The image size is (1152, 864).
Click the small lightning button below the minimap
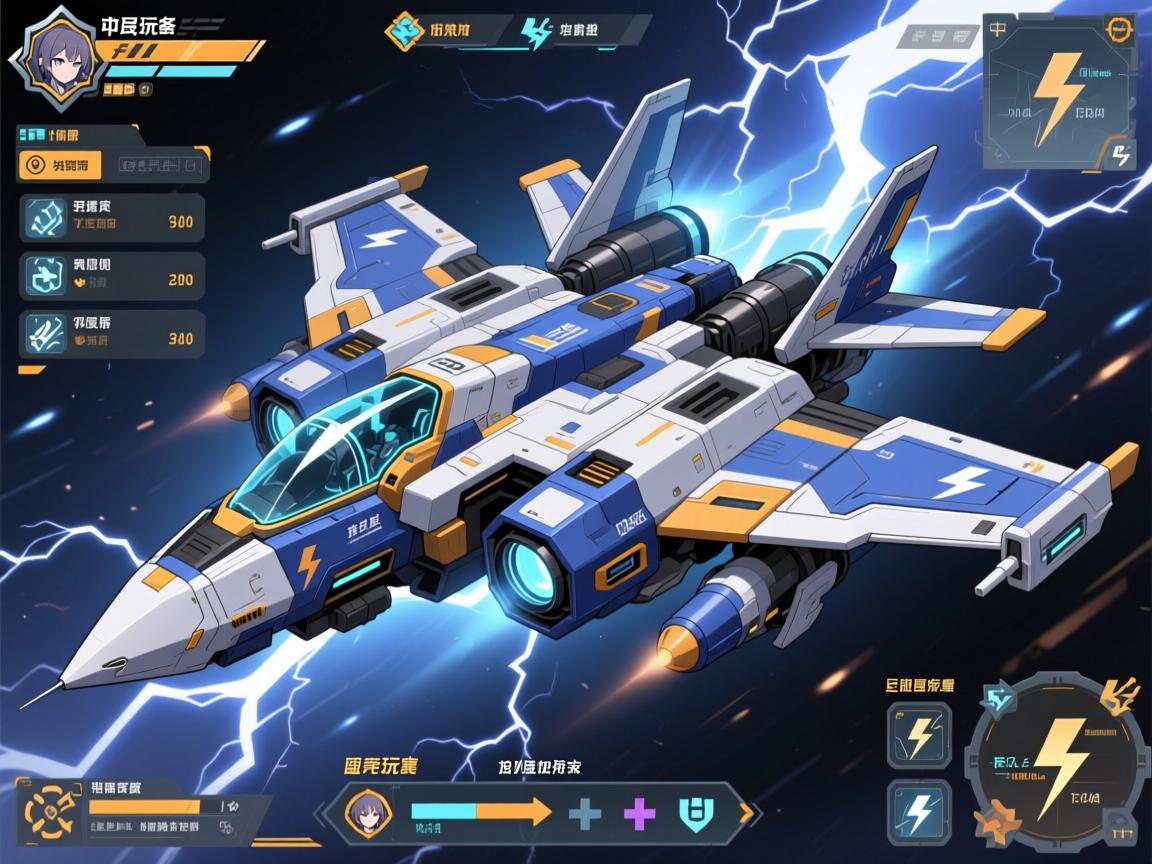pyautogui.click(x=1121, y=155)
